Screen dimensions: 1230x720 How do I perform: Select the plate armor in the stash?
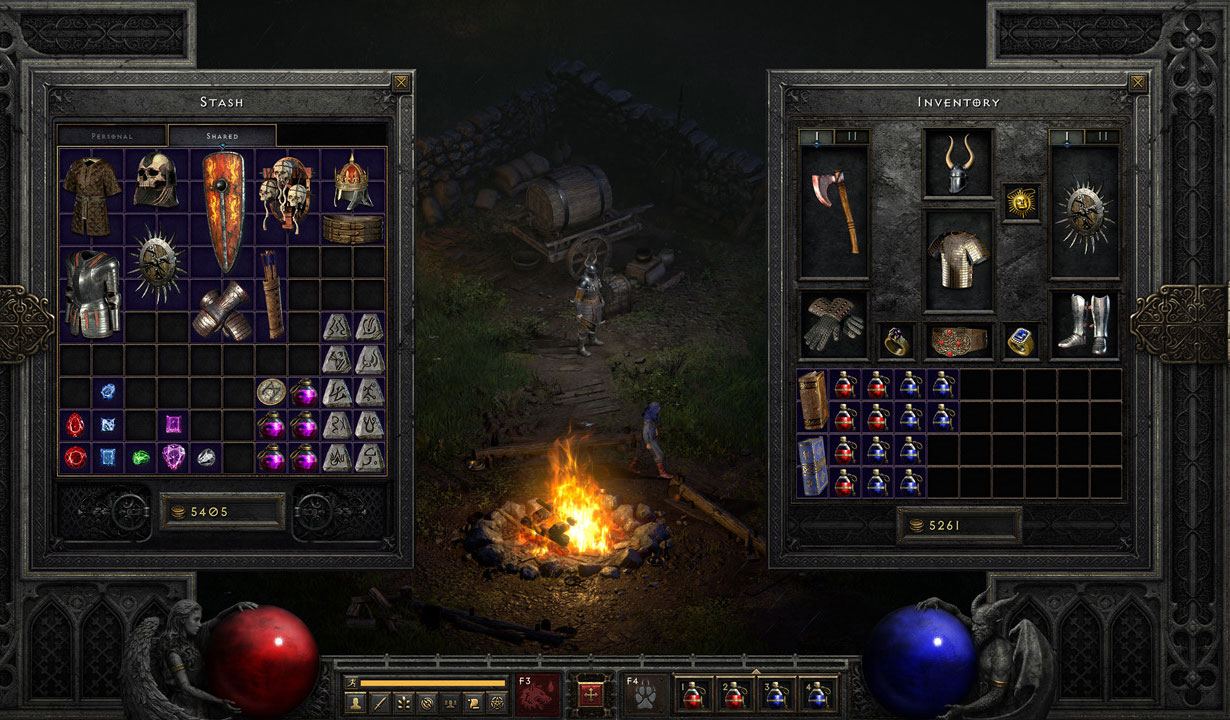click(x=92, y=293)
